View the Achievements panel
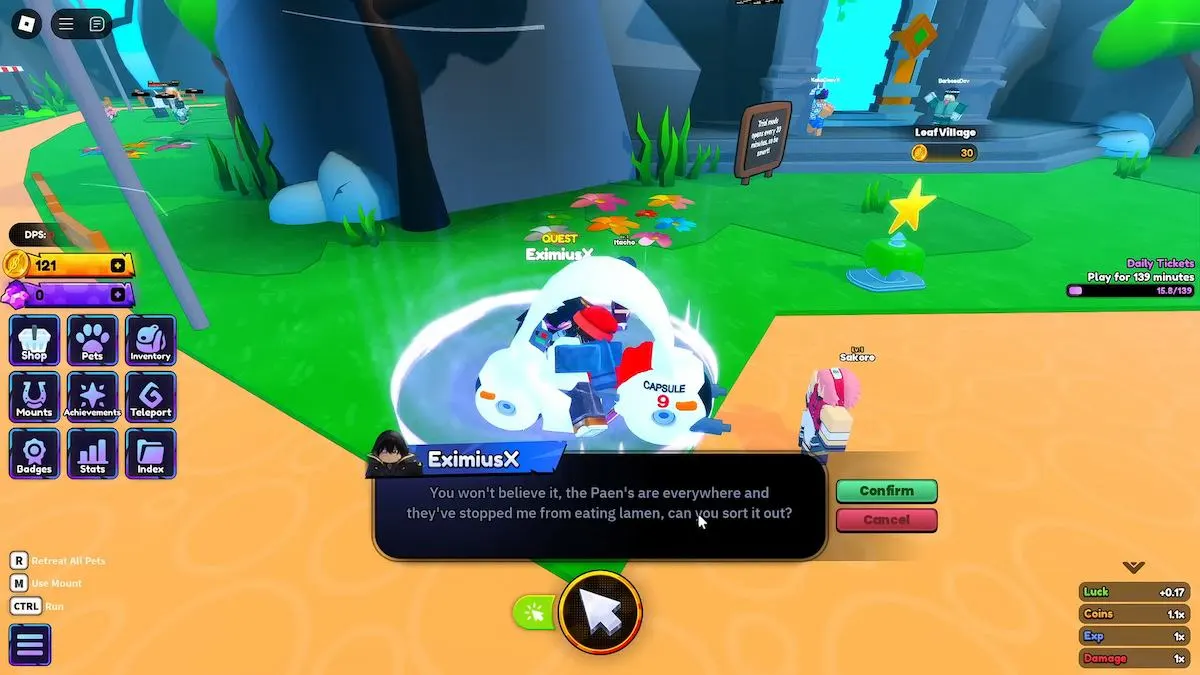This screenshot has height=675, width=1200. click(92, 397)
